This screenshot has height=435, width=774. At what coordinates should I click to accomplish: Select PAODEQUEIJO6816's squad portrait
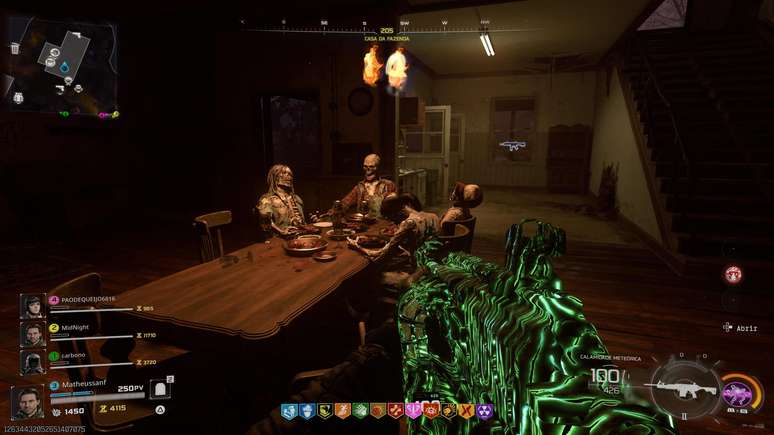coord(33,306)
